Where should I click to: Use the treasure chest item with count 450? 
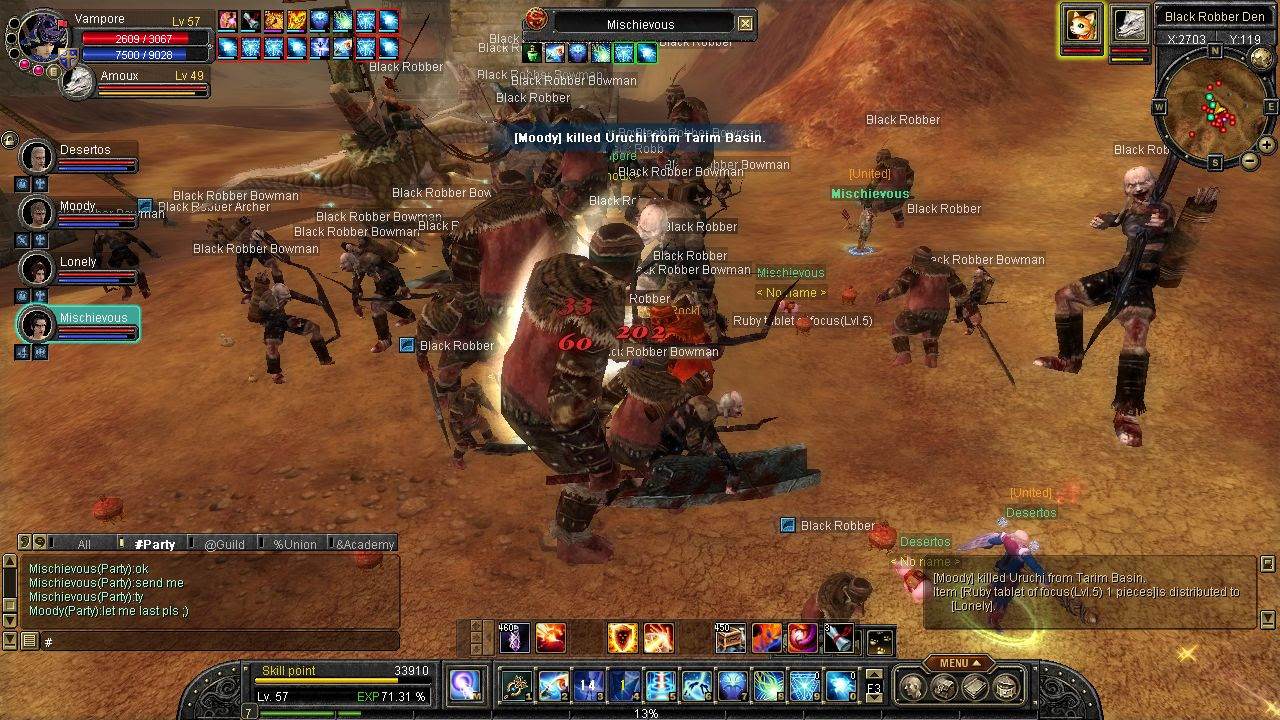[730, 637]
